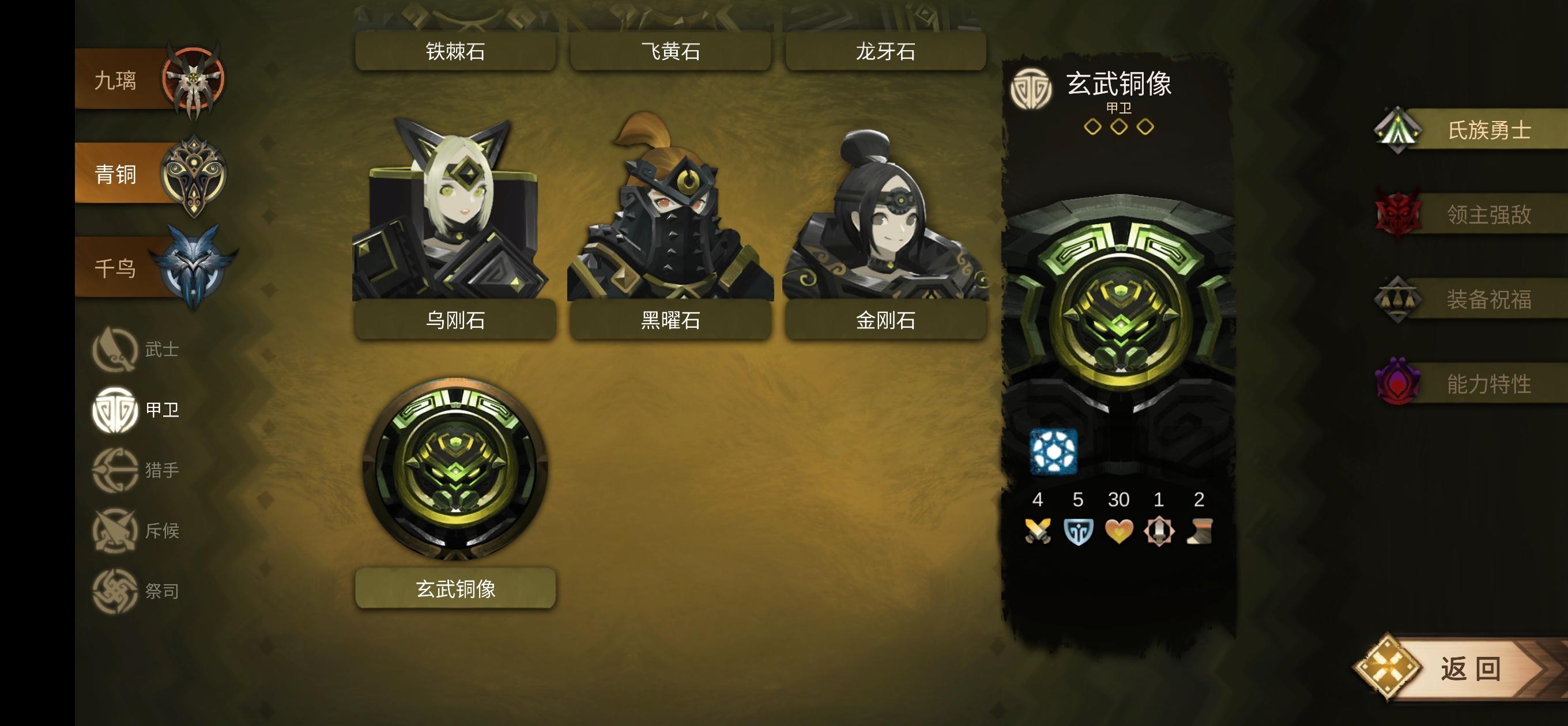Select the 祭司 class icon

pyautogui.click(x=116, y=590)
